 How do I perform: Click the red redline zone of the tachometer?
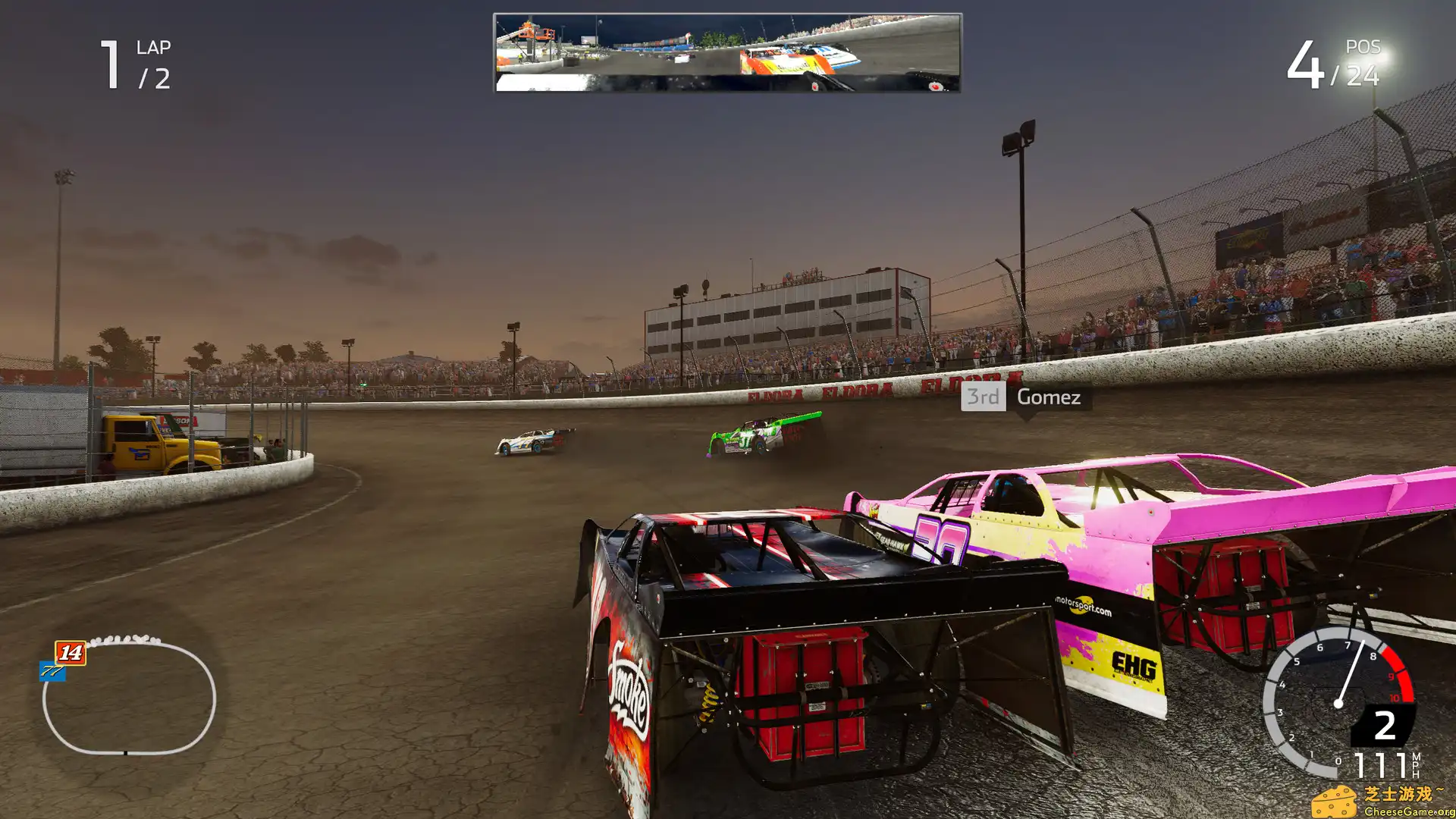(1400, 673)
